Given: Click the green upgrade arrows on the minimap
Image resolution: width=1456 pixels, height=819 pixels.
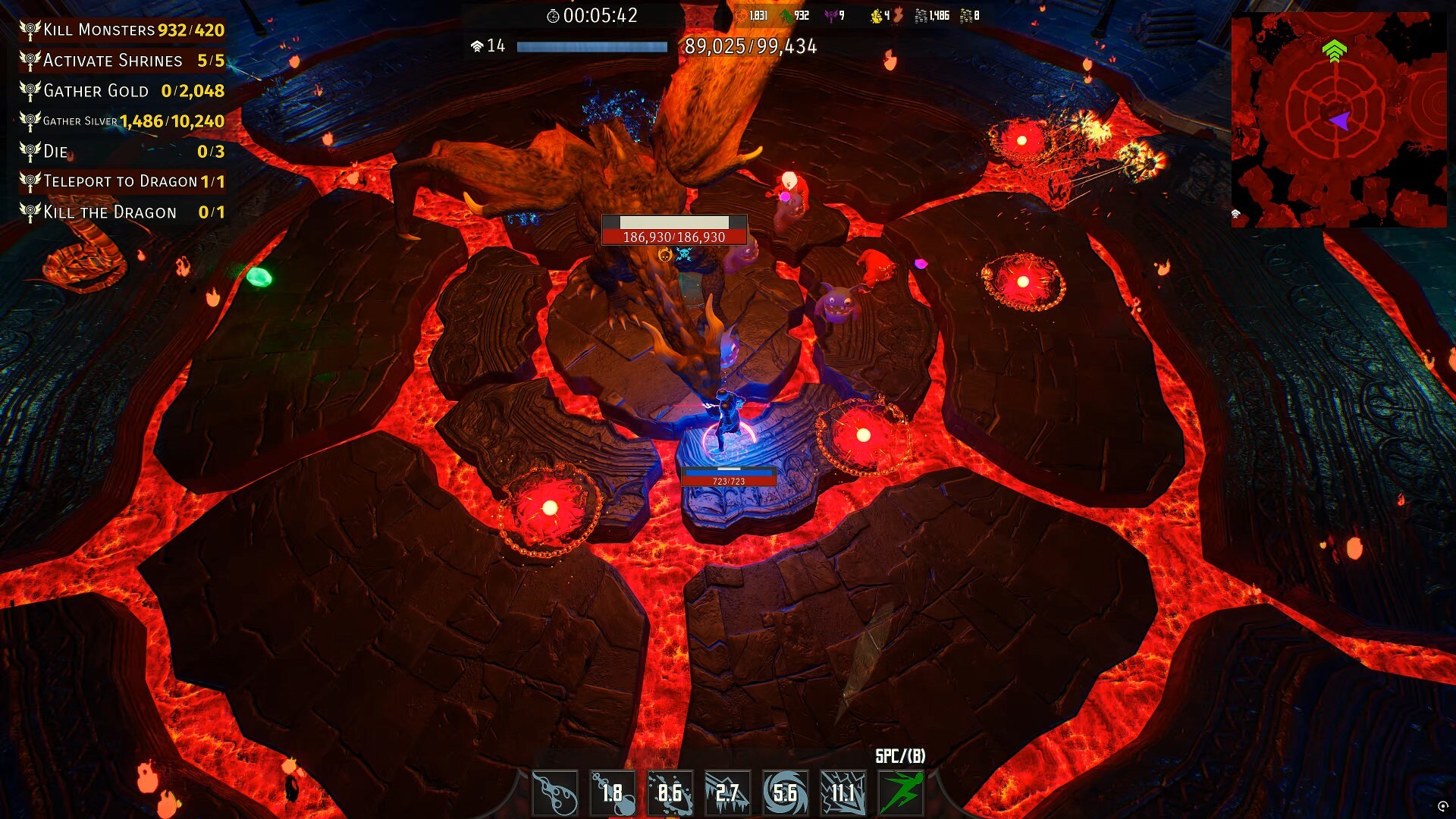Looking at the screenshot, I should pyautogui.click(x=1334, y=52).
